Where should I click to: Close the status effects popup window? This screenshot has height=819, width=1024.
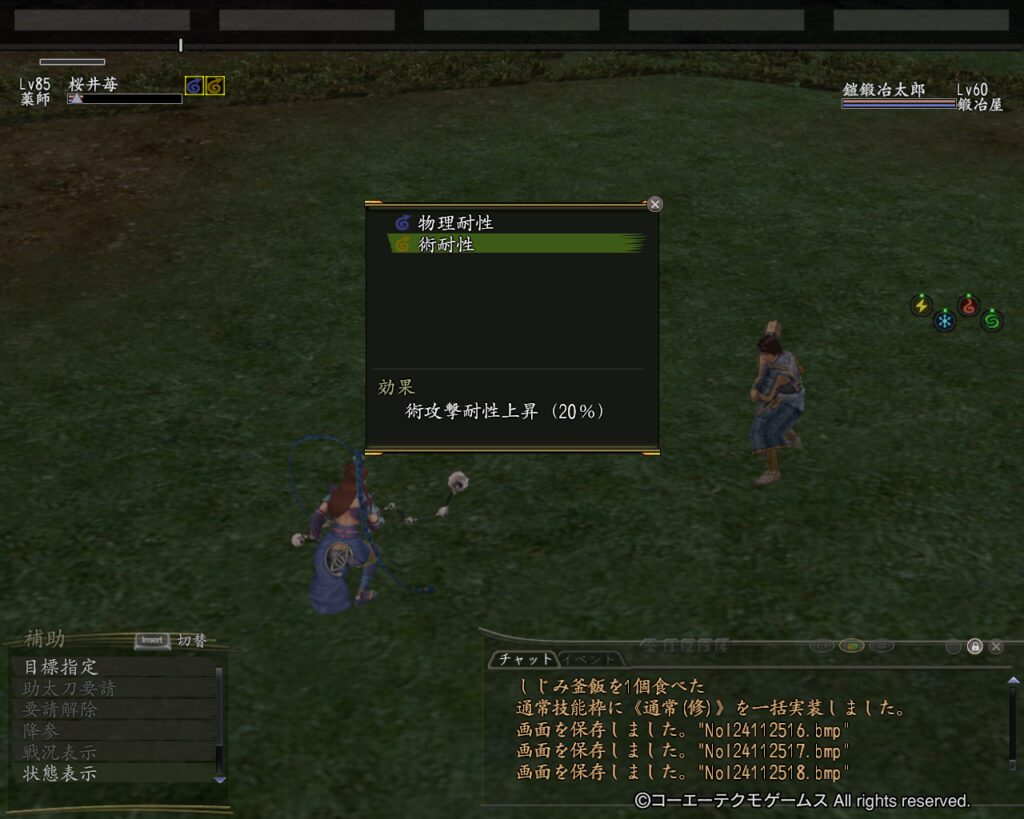click(655, 204)
